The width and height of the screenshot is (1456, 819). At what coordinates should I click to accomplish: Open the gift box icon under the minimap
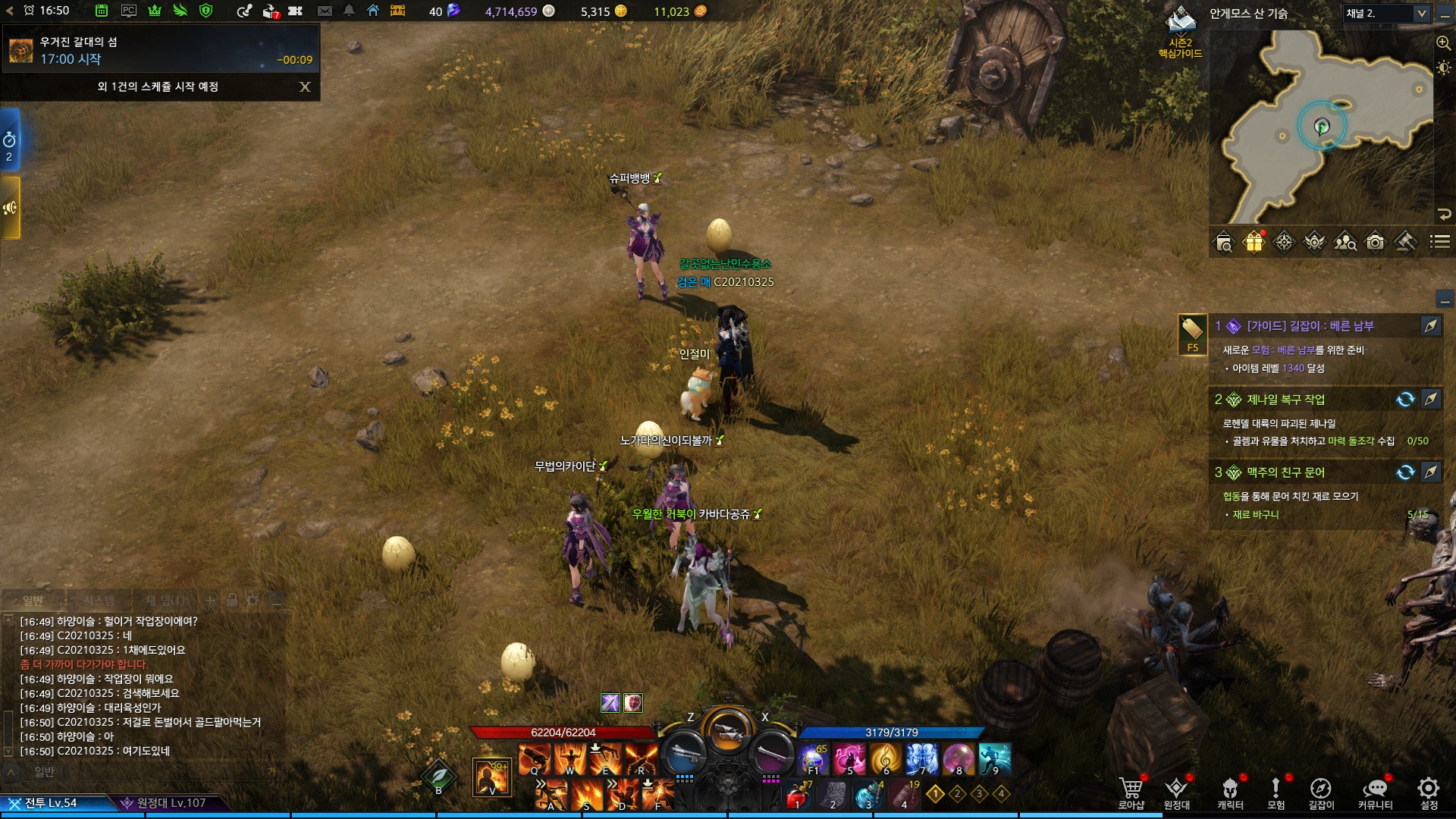1254,242
